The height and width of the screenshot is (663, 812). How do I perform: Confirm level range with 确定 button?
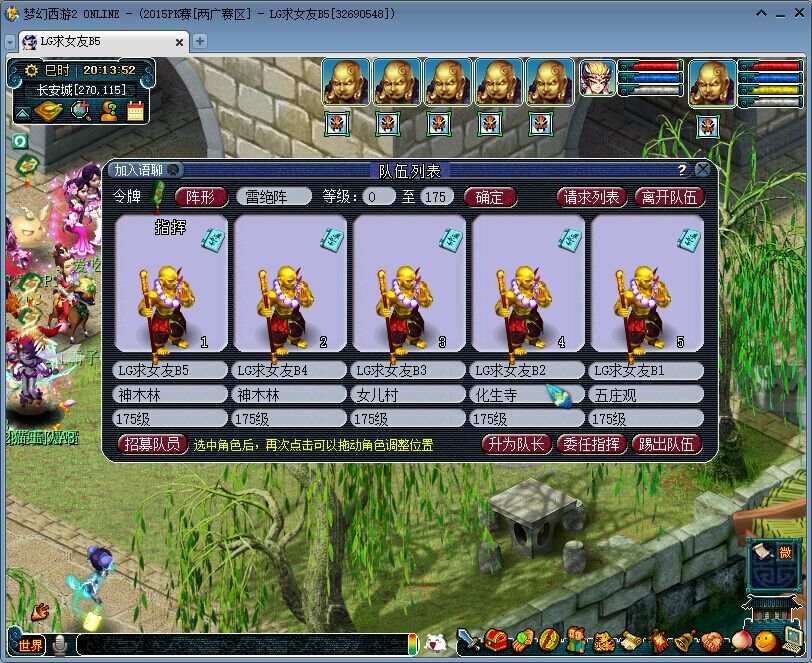point(489,197)
